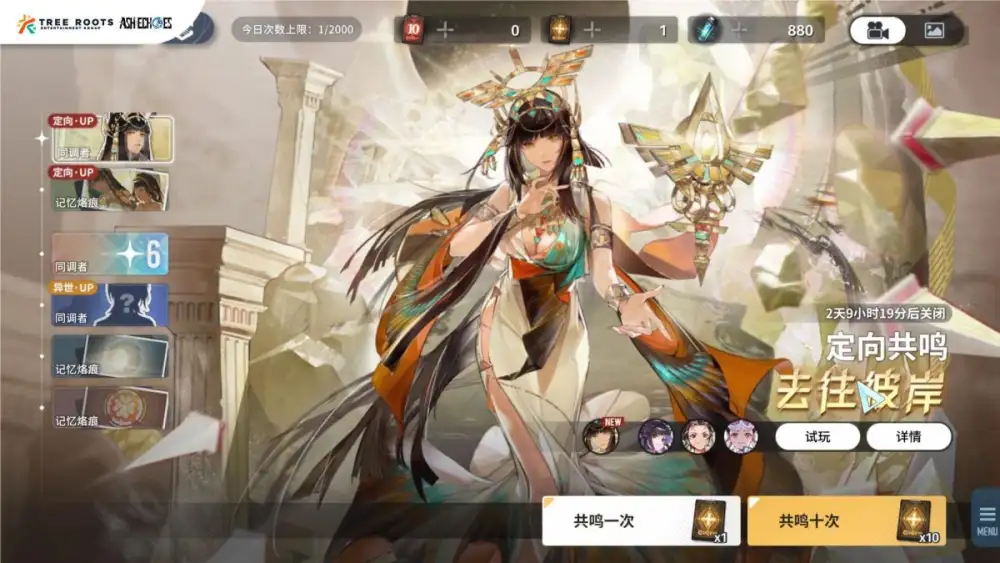The image size is (1000, 563).
Task: Add more red 10-pull tickets
Action: pos(445,30)
